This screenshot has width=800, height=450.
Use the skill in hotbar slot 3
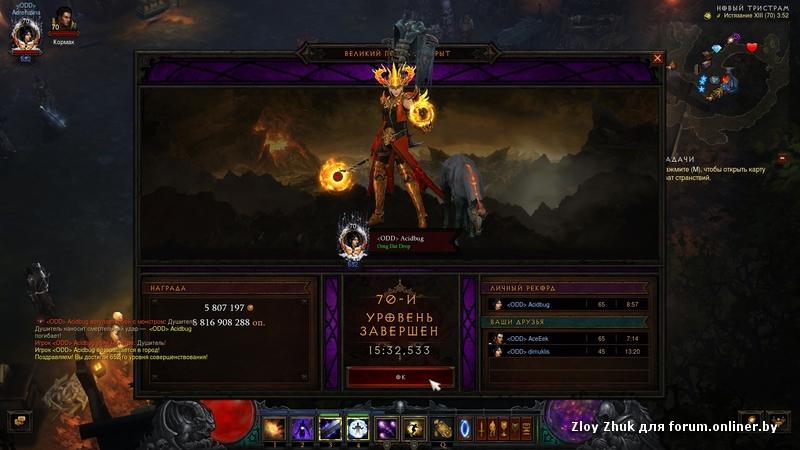329,428
